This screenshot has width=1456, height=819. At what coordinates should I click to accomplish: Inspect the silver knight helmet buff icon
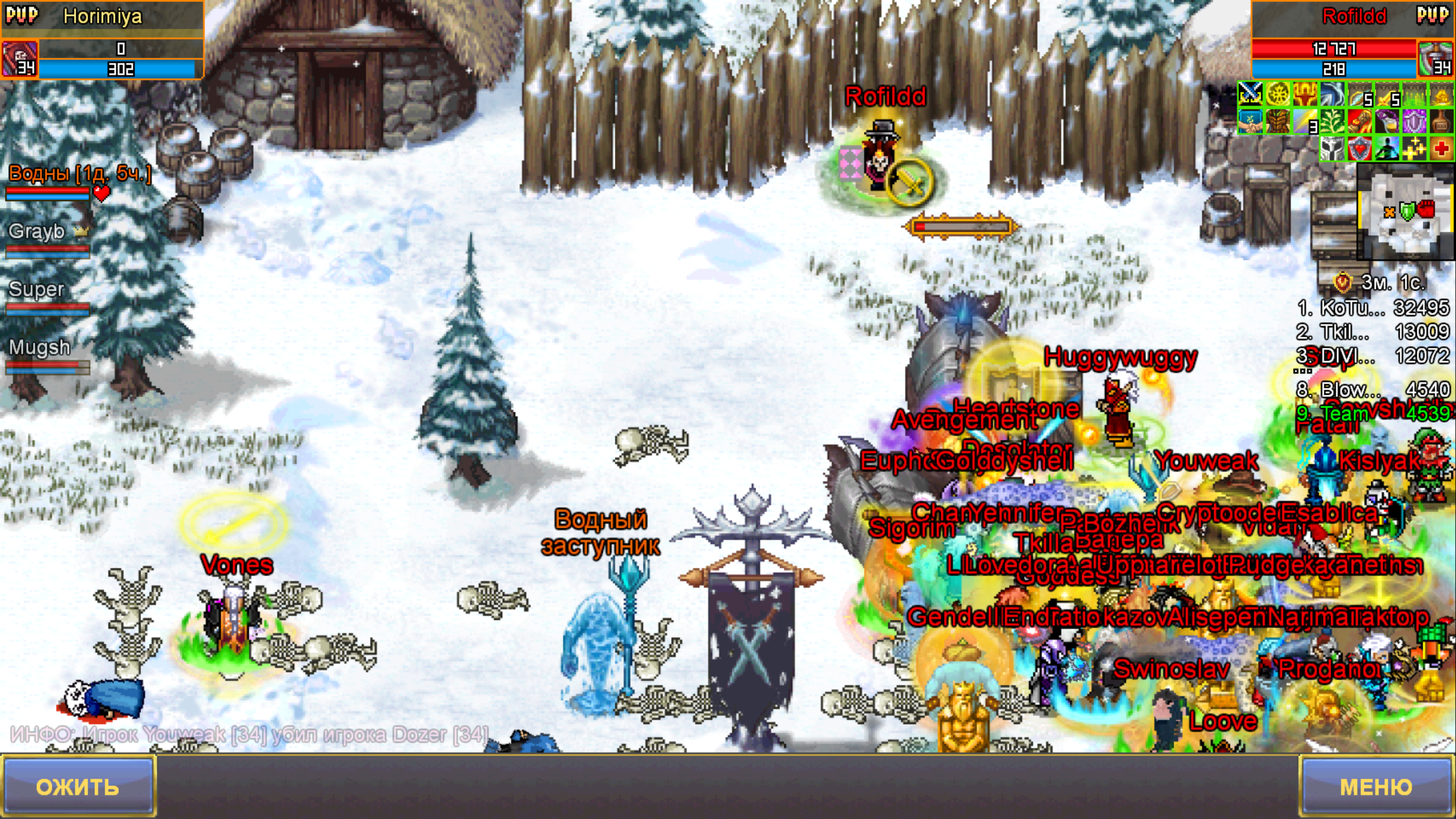(1333, 148)
